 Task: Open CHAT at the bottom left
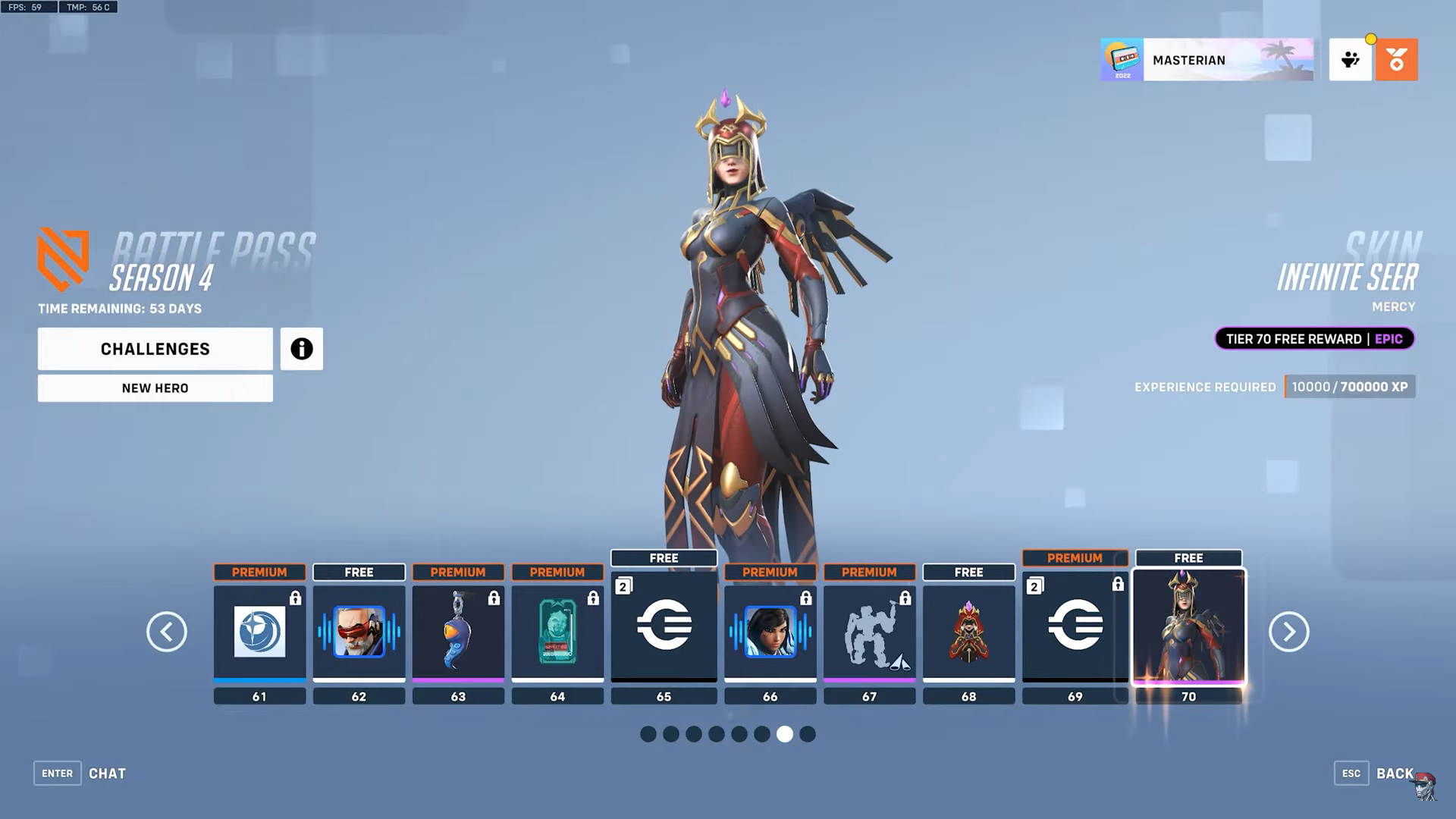click(107, 773)
